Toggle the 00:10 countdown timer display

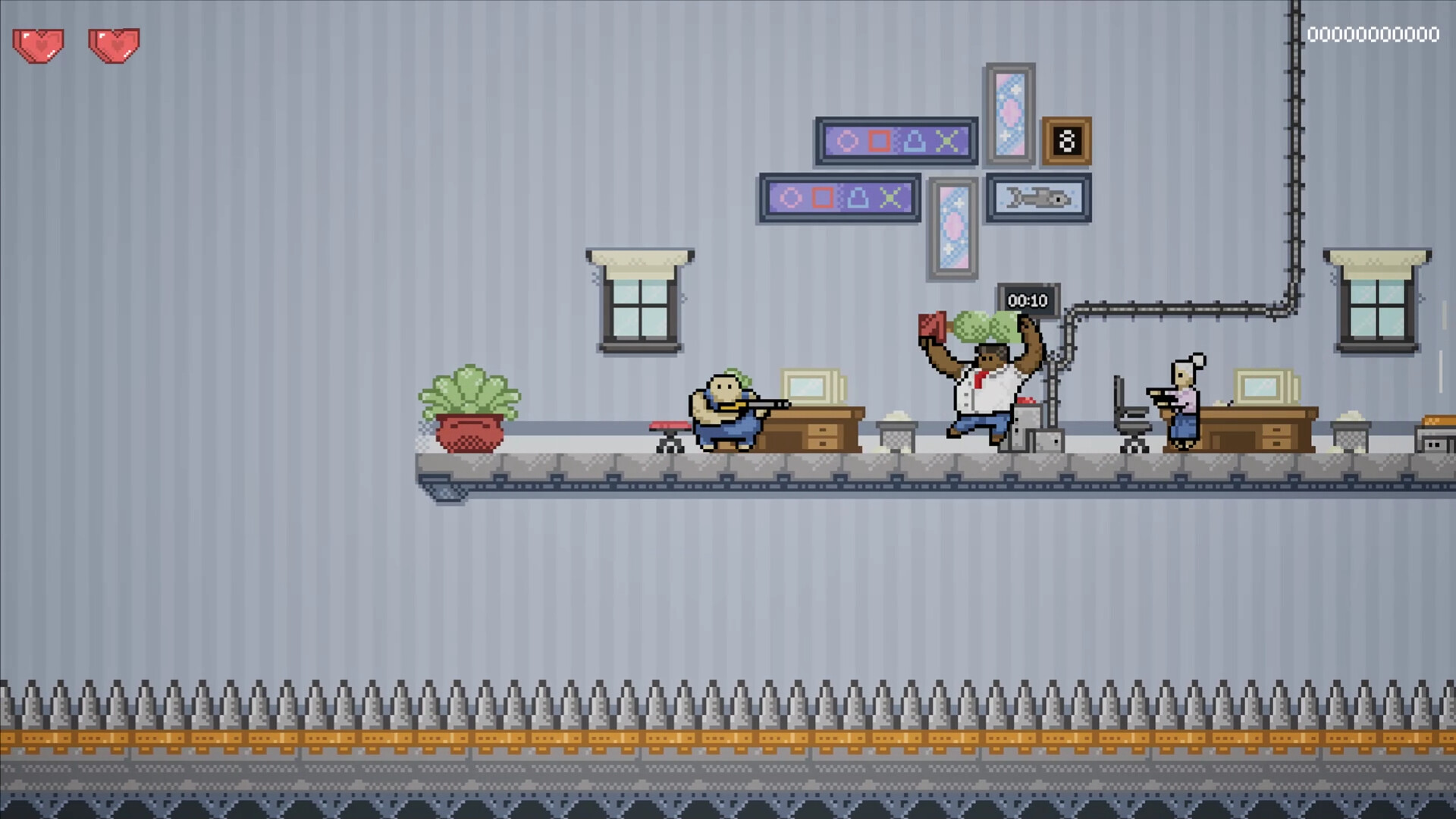point(1028,300)
